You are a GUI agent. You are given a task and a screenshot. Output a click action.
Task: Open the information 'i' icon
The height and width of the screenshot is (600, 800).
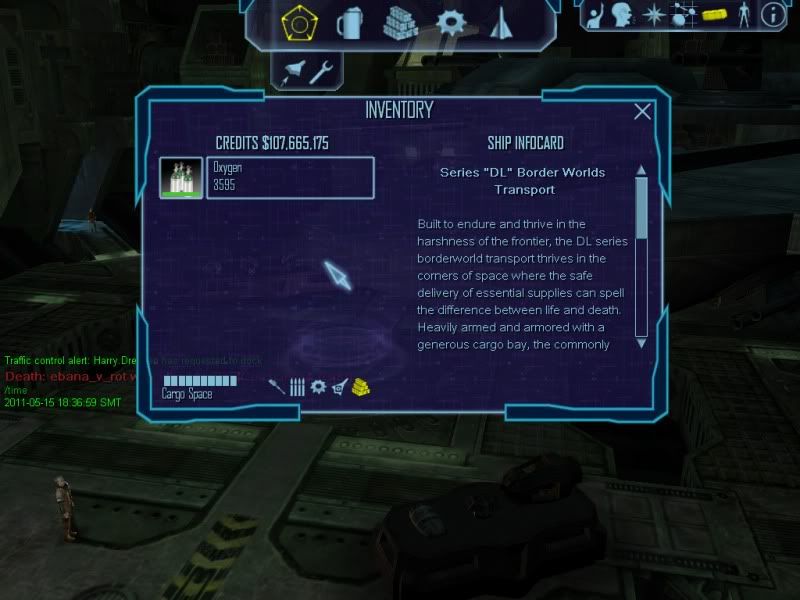click(x=771, y=14)
